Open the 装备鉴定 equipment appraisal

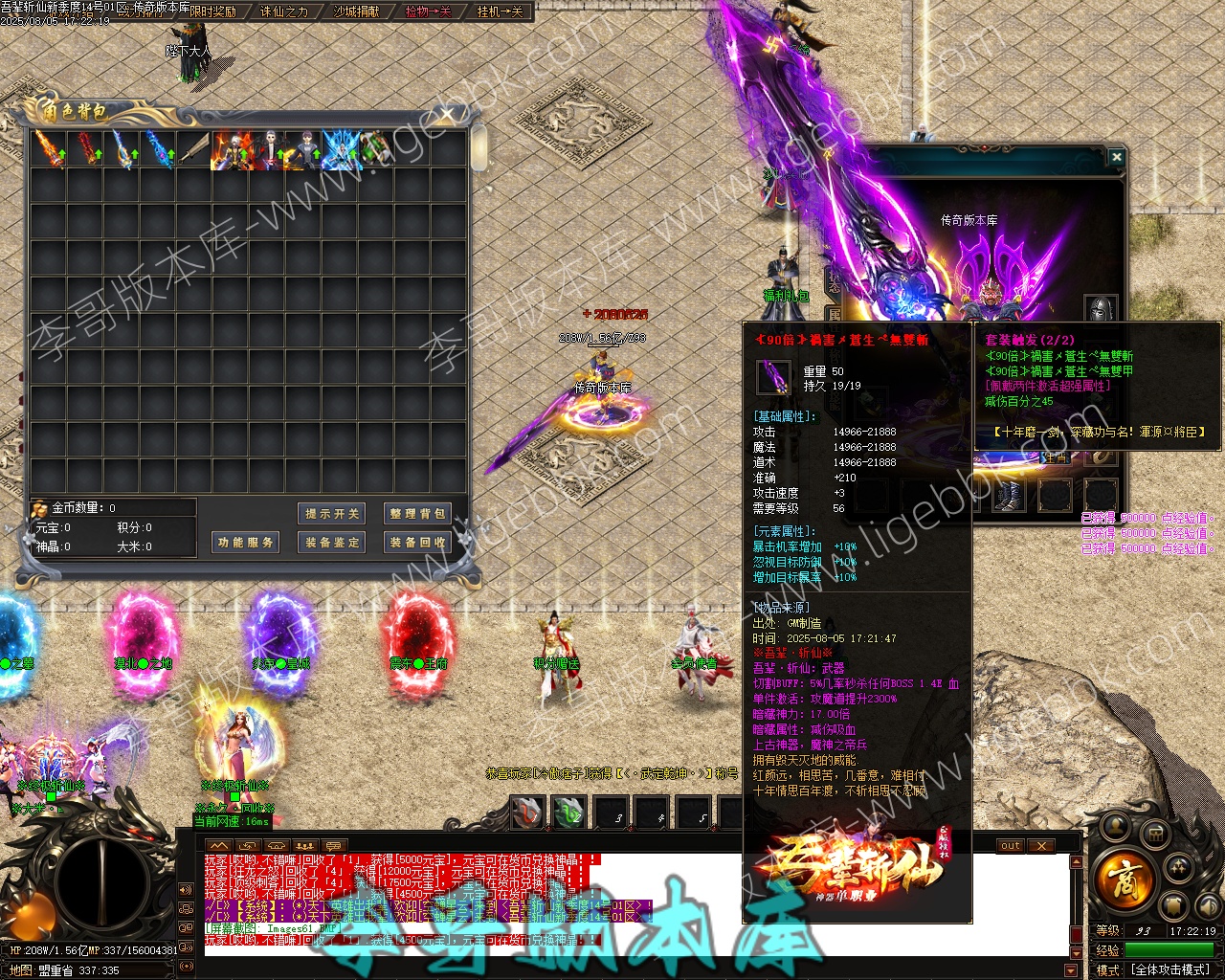click(332, 543)
